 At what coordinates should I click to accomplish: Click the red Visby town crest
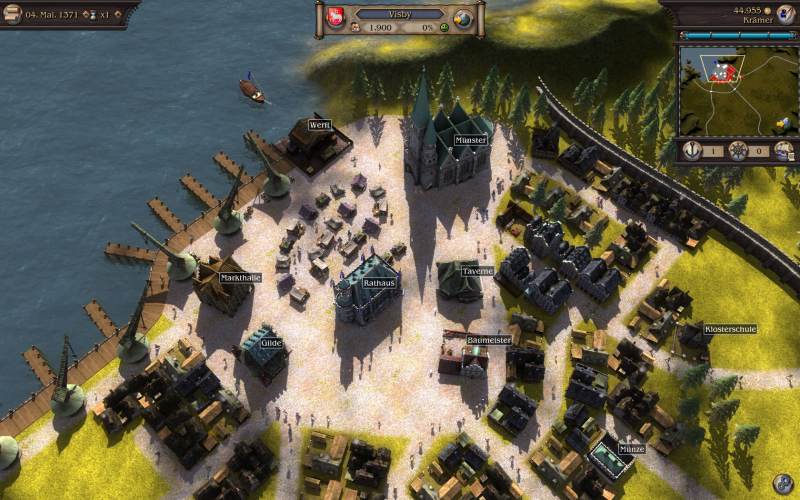tap(336, 17)
